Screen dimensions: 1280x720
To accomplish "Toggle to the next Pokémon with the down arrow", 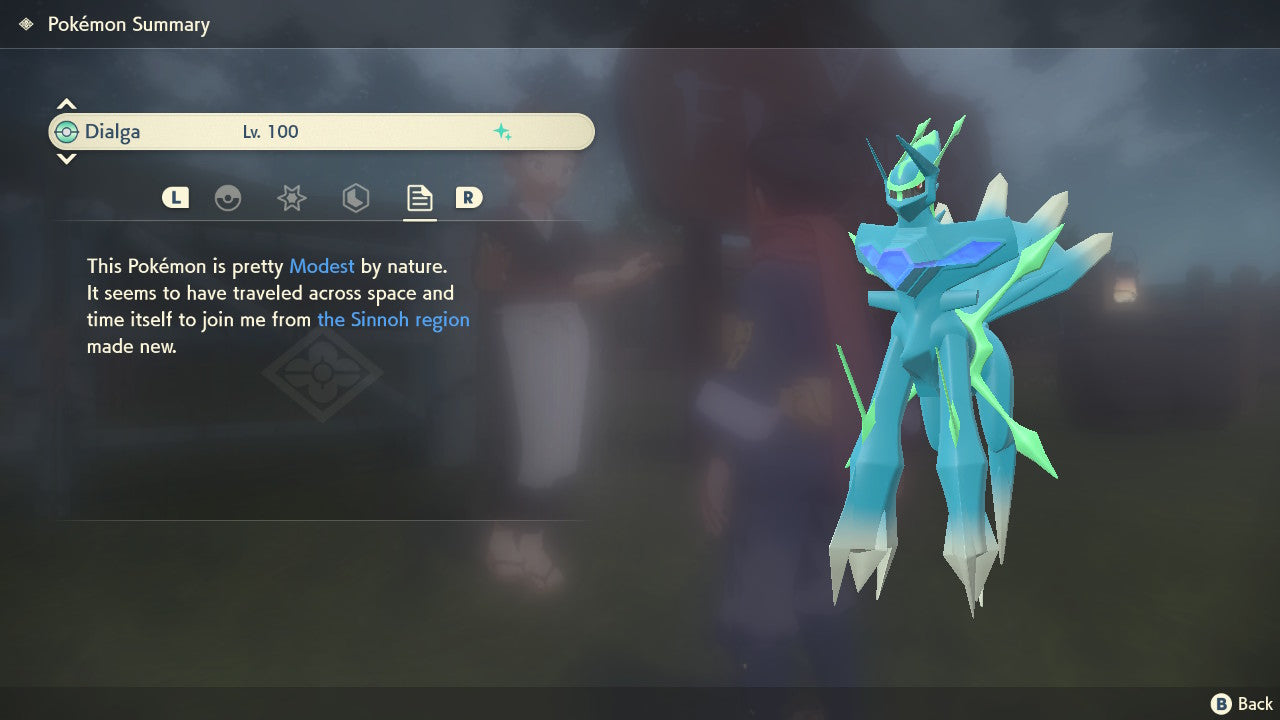I will [66, 159].
